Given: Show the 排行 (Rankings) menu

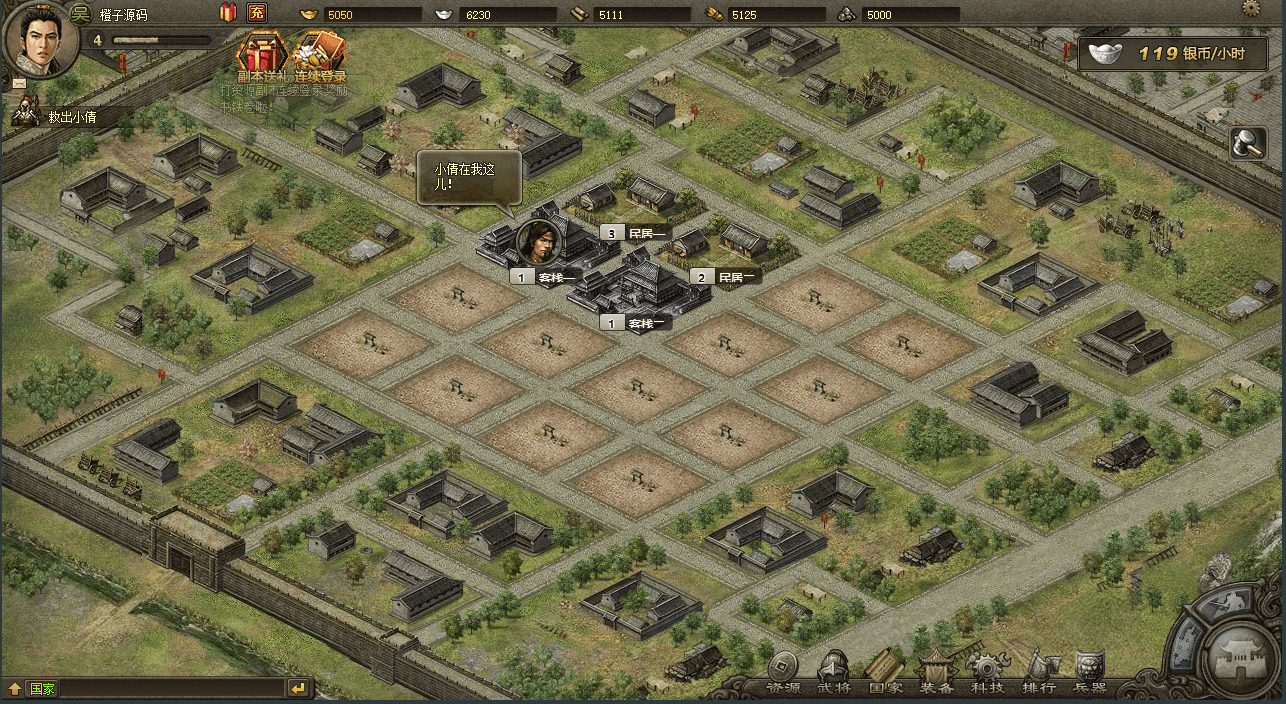Looking at the screenshot, I should click(x=1039, y=672).
